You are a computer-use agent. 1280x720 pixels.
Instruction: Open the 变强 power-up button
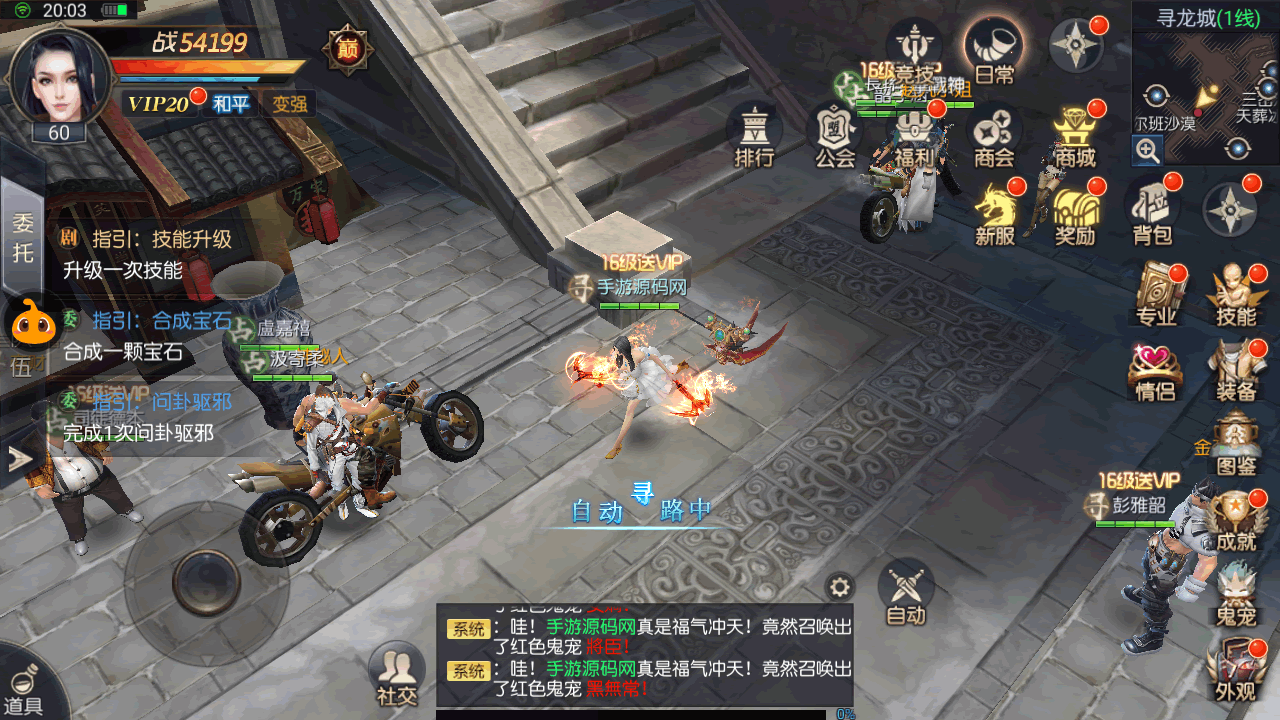(x=289, y=104)
